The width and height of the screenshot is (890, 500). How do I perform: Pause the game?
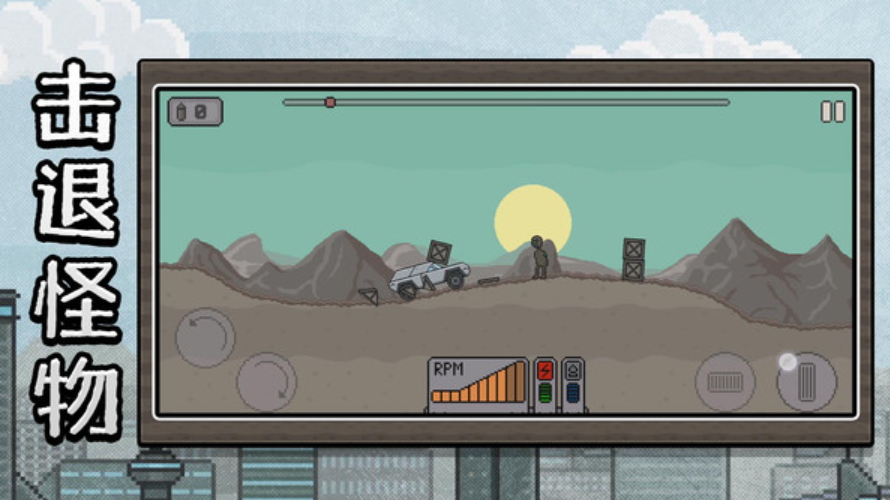832,112
